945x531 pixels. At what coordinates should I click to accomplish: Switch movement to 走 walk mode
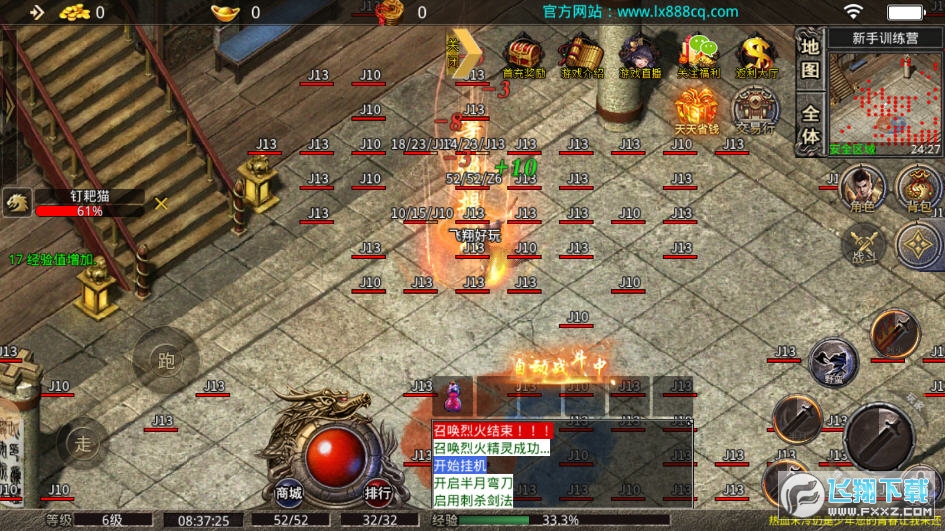pyautogui.click(x=84, y=441)
